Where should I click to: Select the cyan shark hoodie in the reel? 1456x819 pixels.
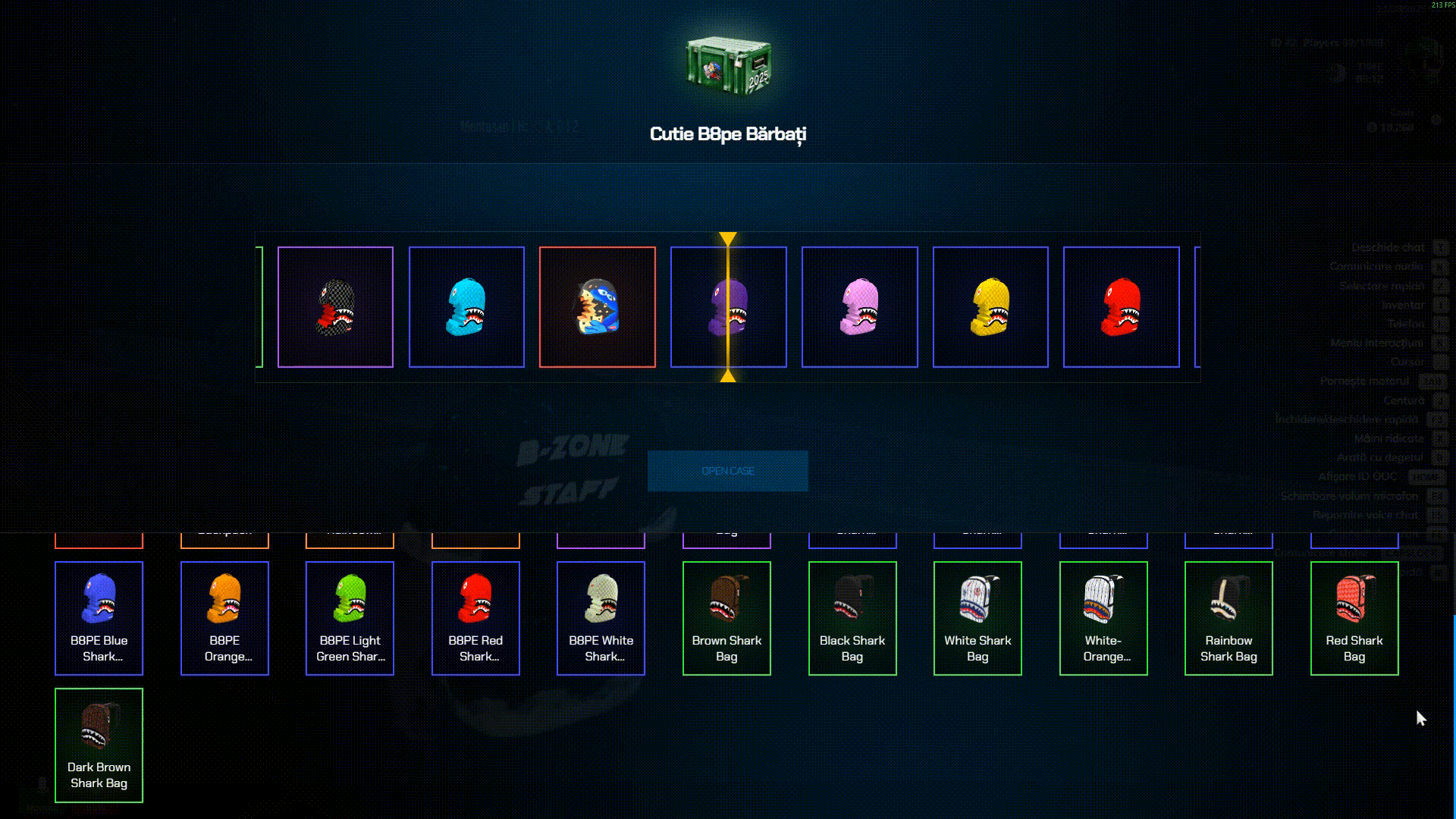pos(466,307)
